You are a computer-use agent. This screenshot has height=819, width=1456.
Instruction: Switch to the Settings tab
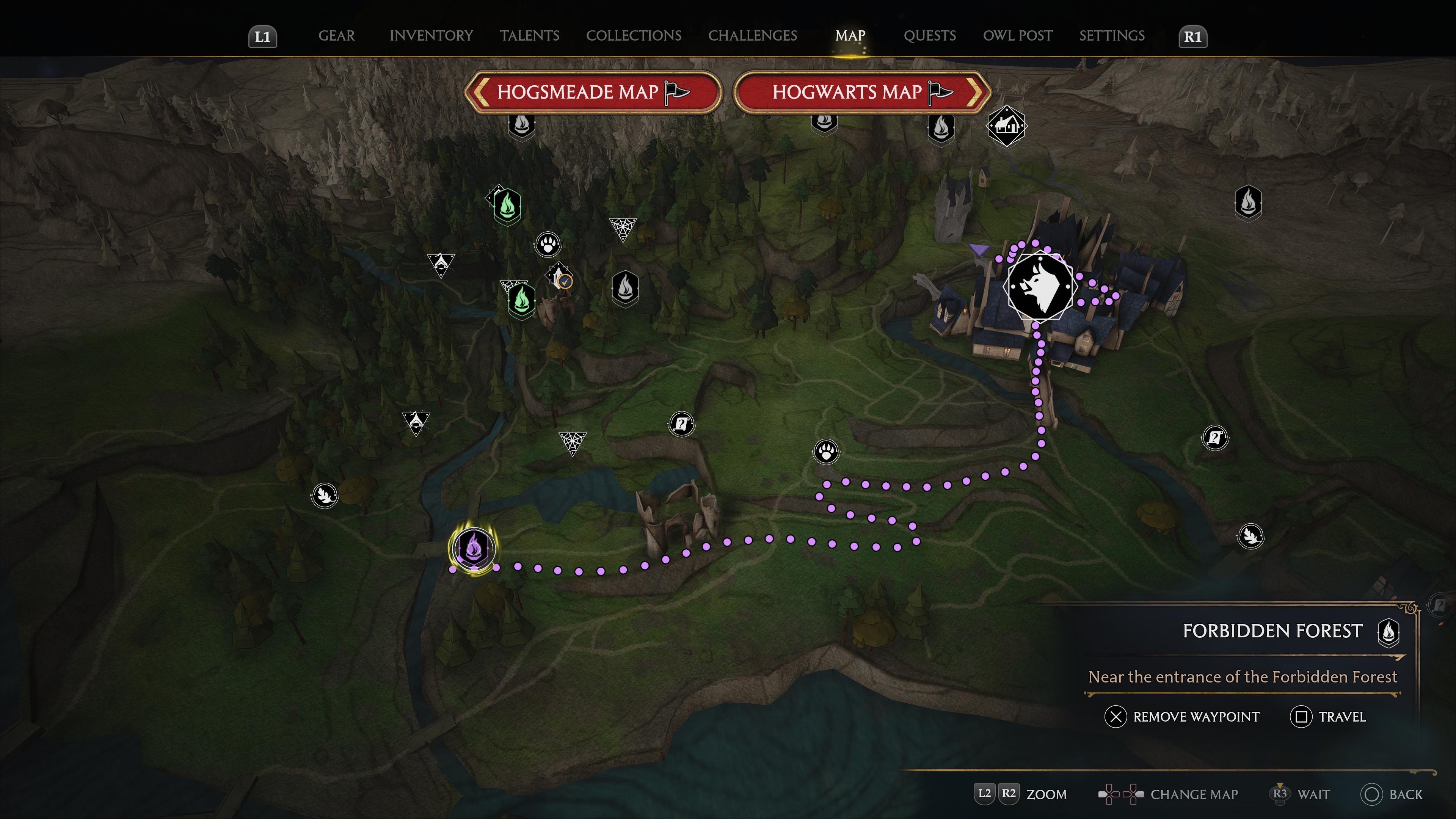coord(1111,36)
